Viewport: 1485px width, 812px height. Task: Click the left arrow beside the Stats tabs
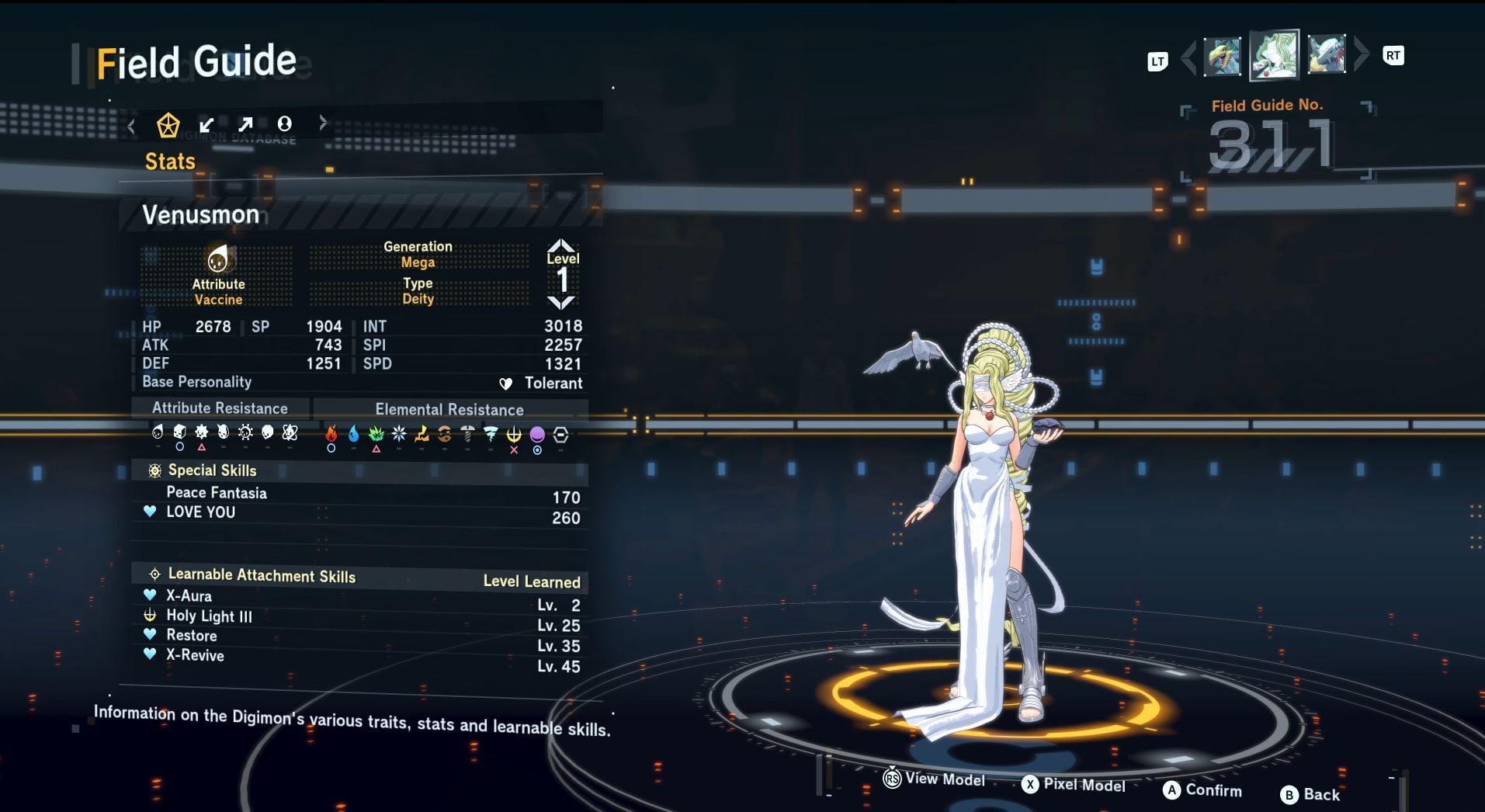click(132, 126)
